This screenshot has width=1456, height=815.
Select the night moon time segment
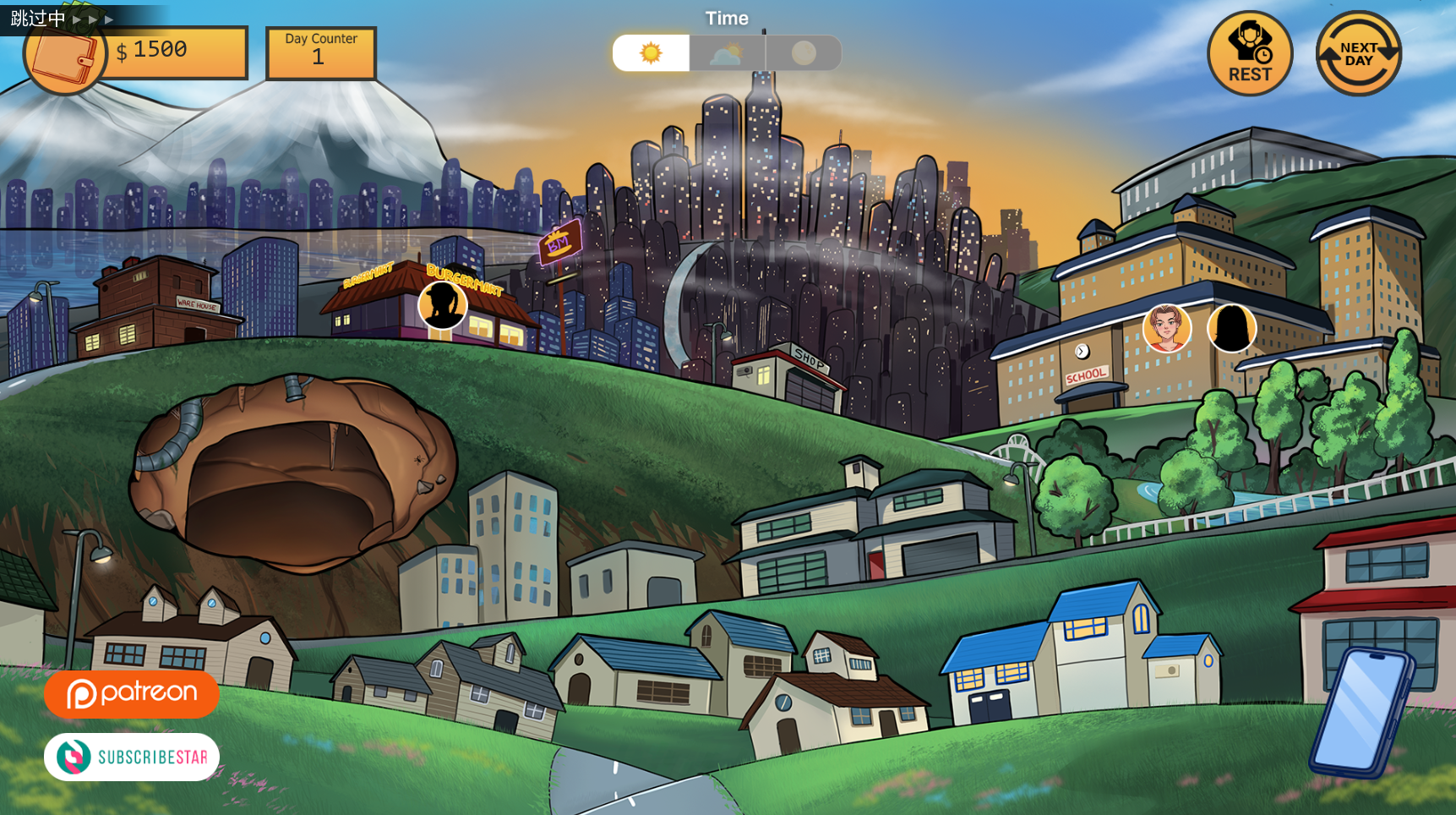pyautogui.click(x=804, y=53)
